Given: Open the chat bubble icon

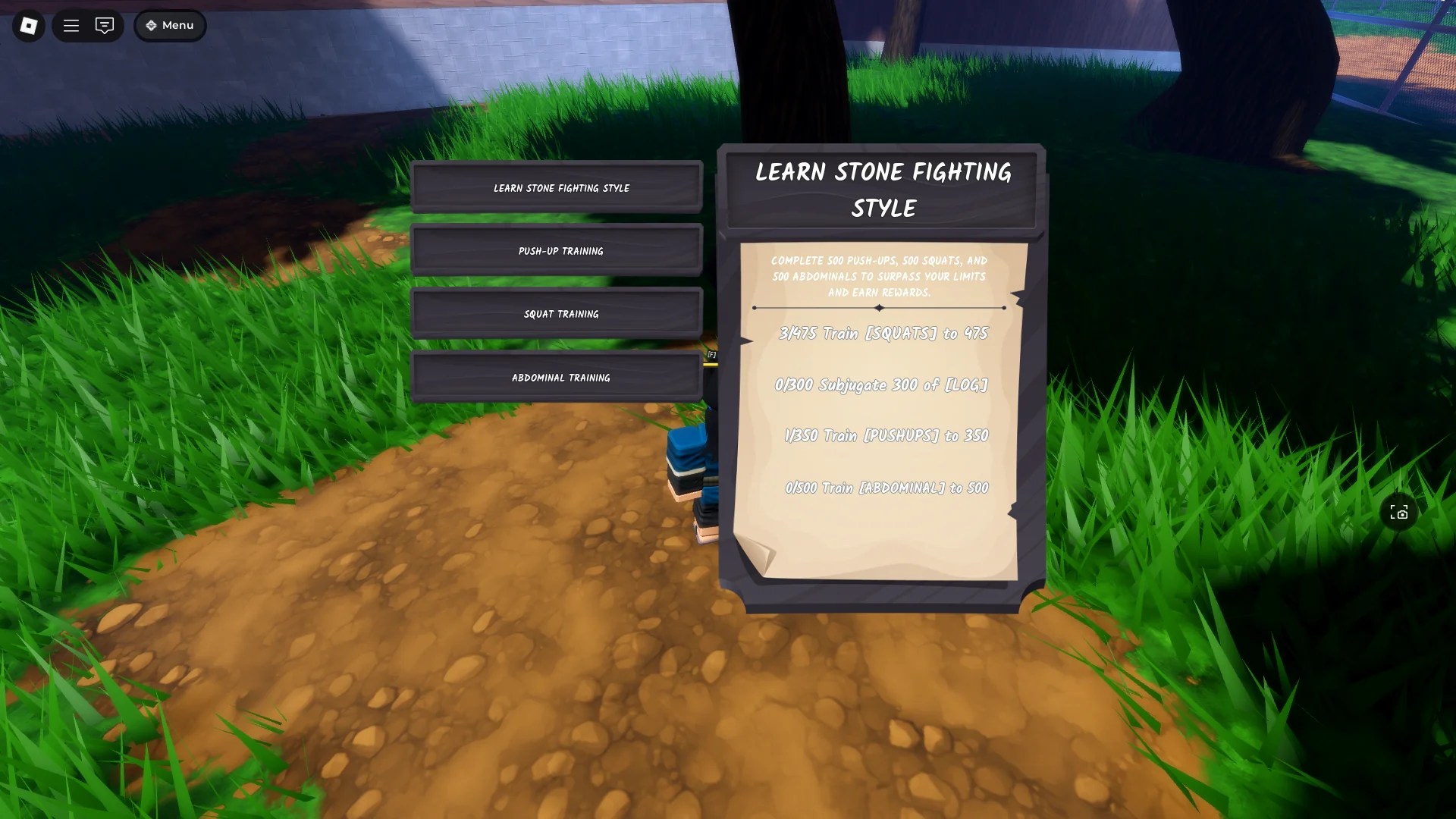Looking at the screenshot, I should click(104, 25).
